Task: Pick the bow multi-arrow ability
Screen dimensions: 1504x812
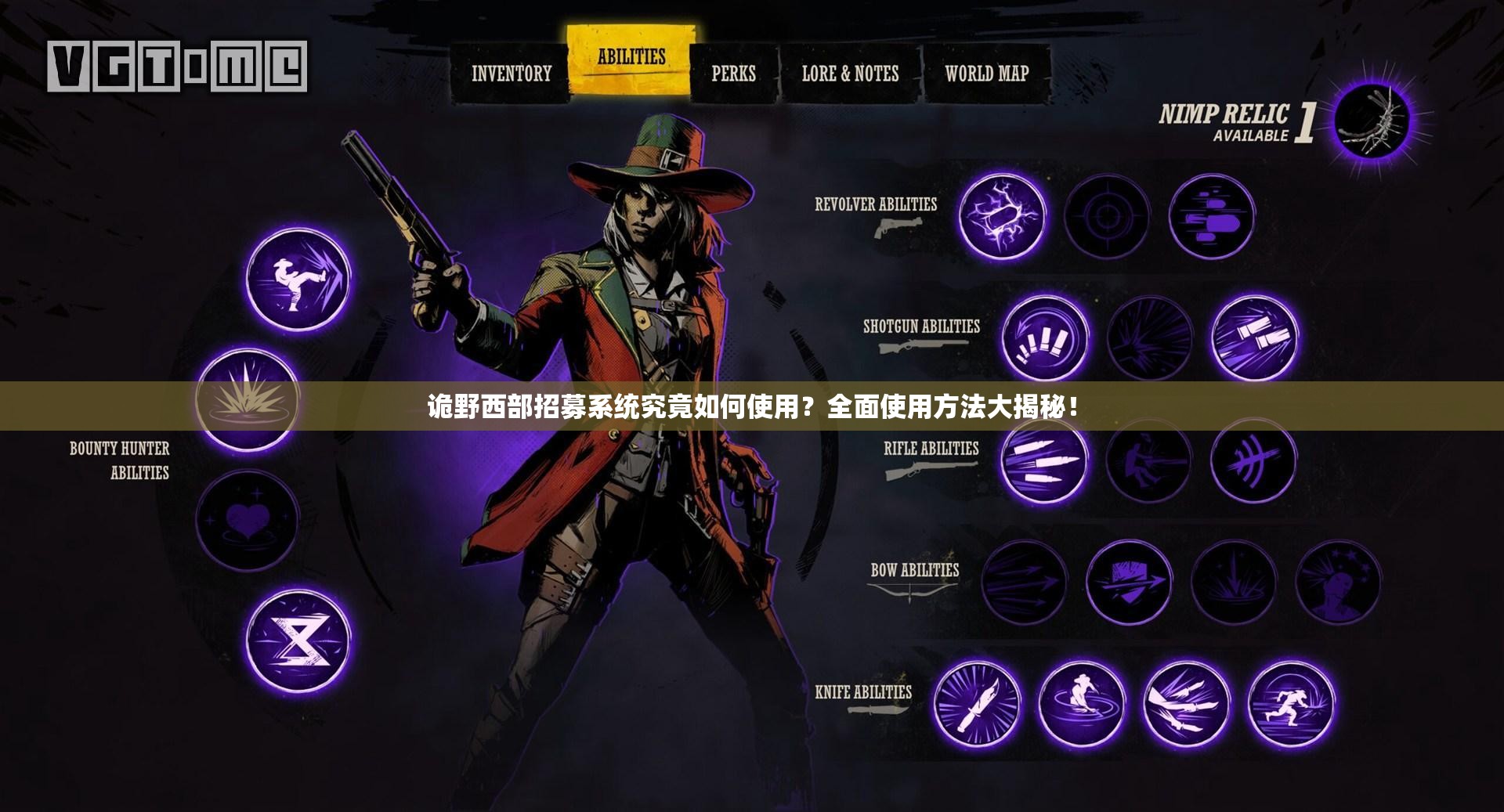Action: click(x=1023, y=582)
